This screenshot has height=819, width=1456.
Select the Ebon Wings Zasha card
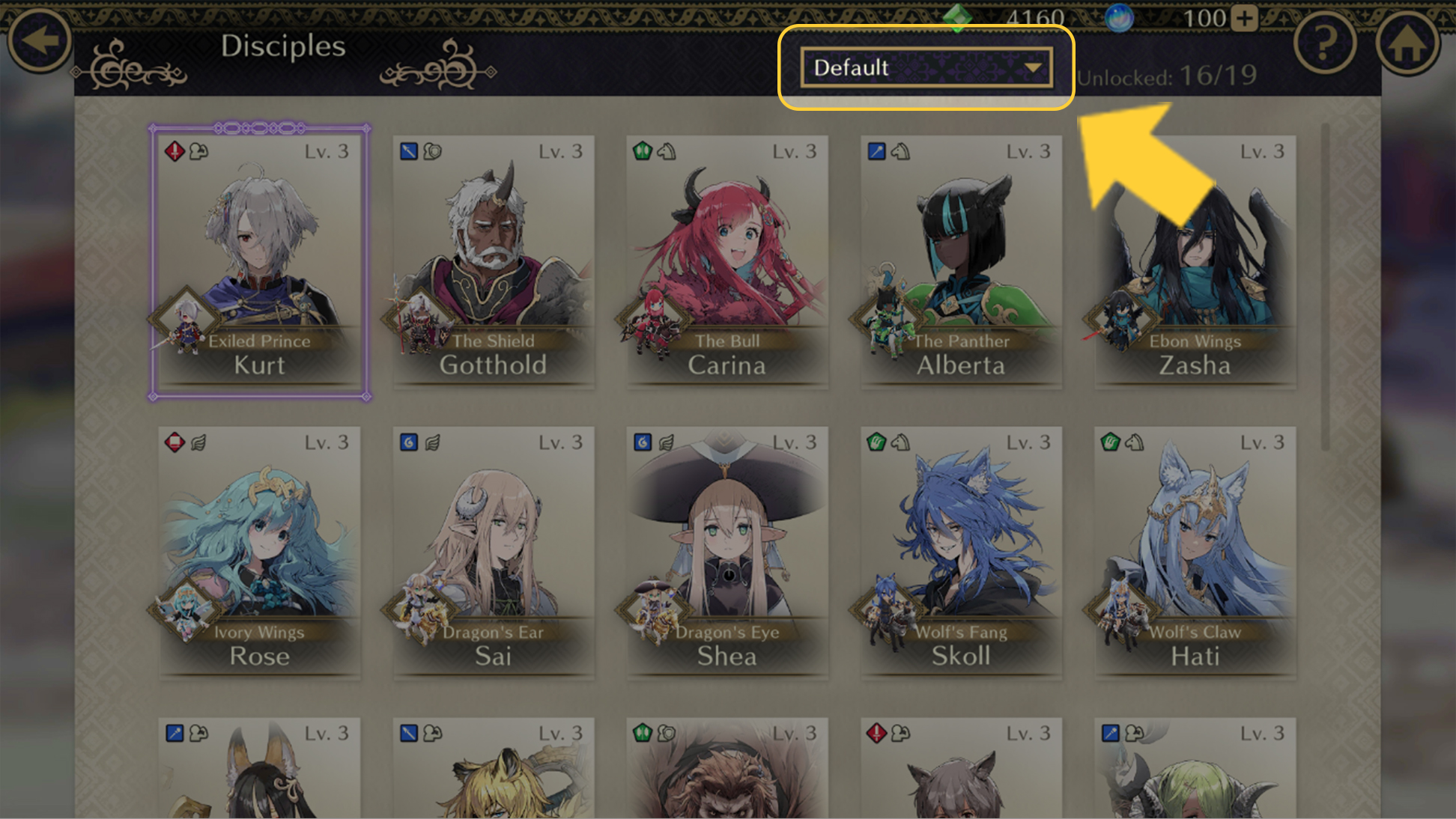pos(1195,262)
